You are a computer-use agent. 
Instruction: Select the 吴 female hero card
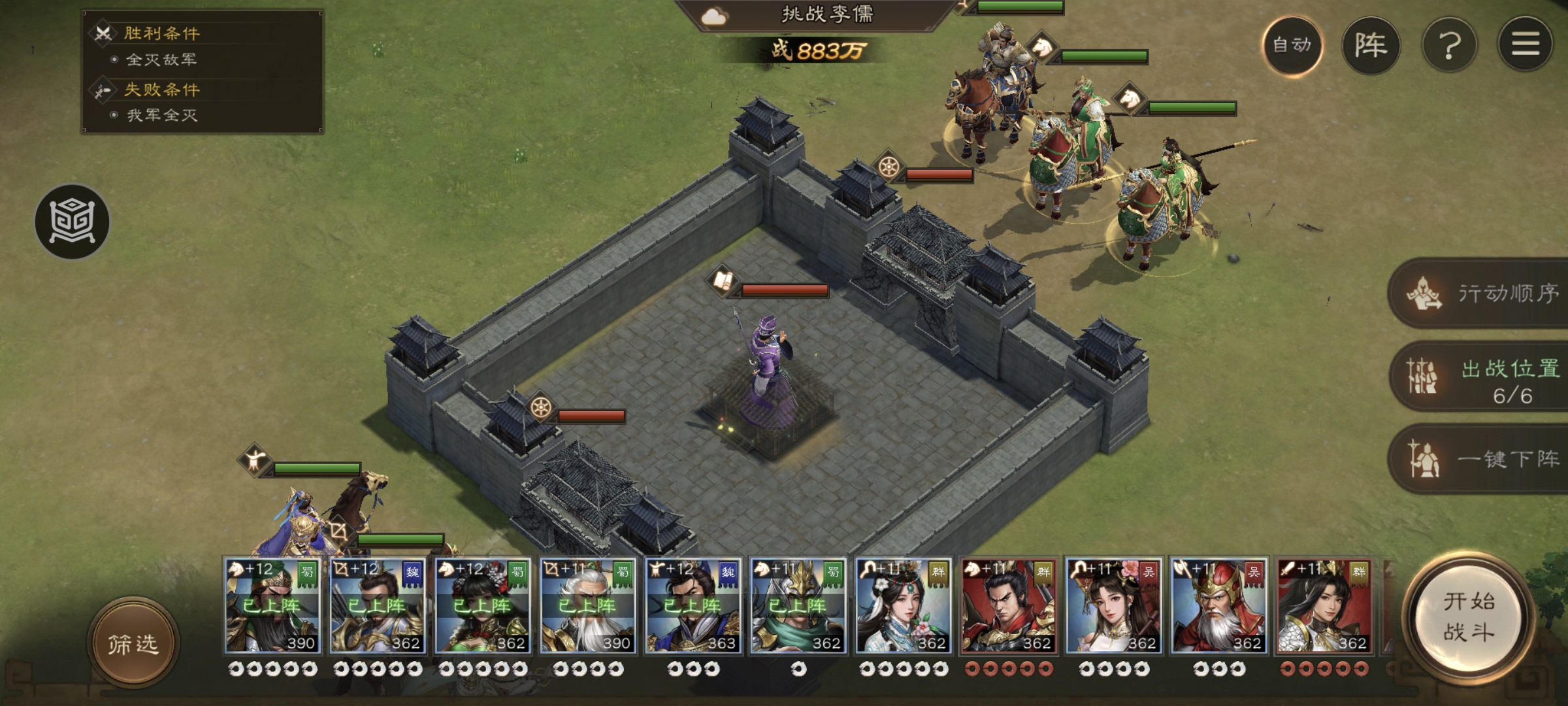[1113, 606]
